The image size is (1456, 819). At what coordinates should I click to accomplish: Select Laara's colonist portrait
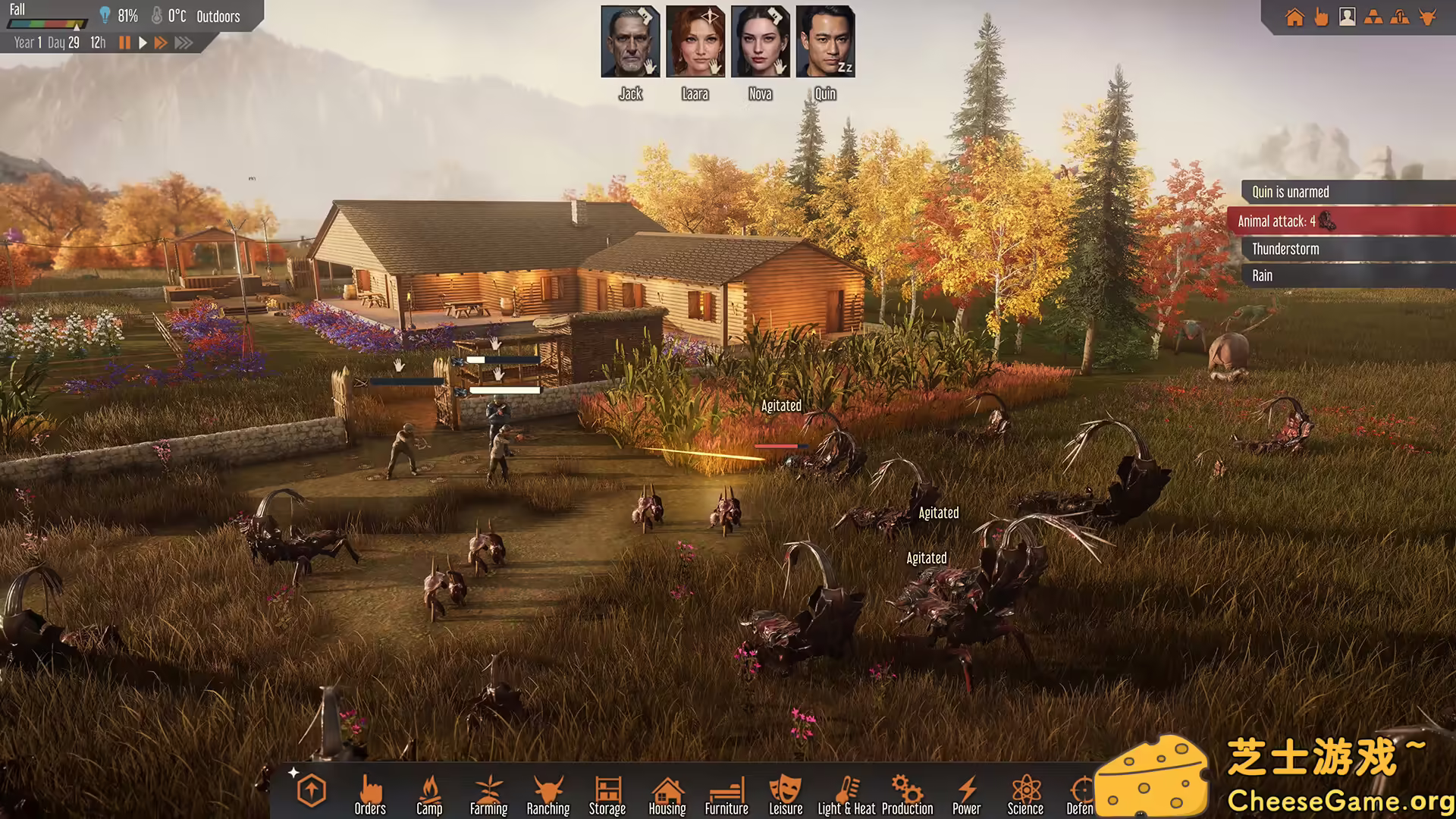pyautogui.click(x=695, y=42)
